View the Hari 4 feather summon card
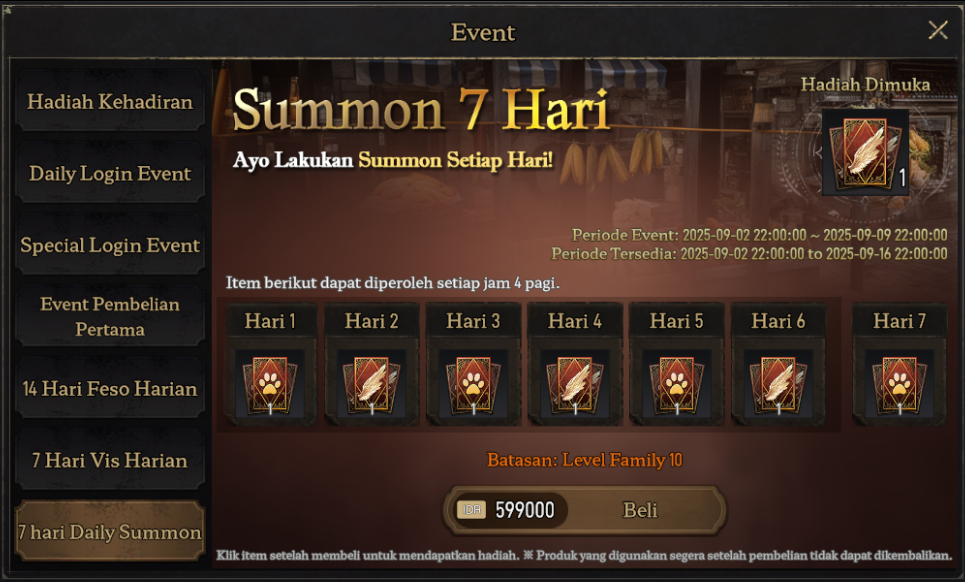 tap(575, 385)
